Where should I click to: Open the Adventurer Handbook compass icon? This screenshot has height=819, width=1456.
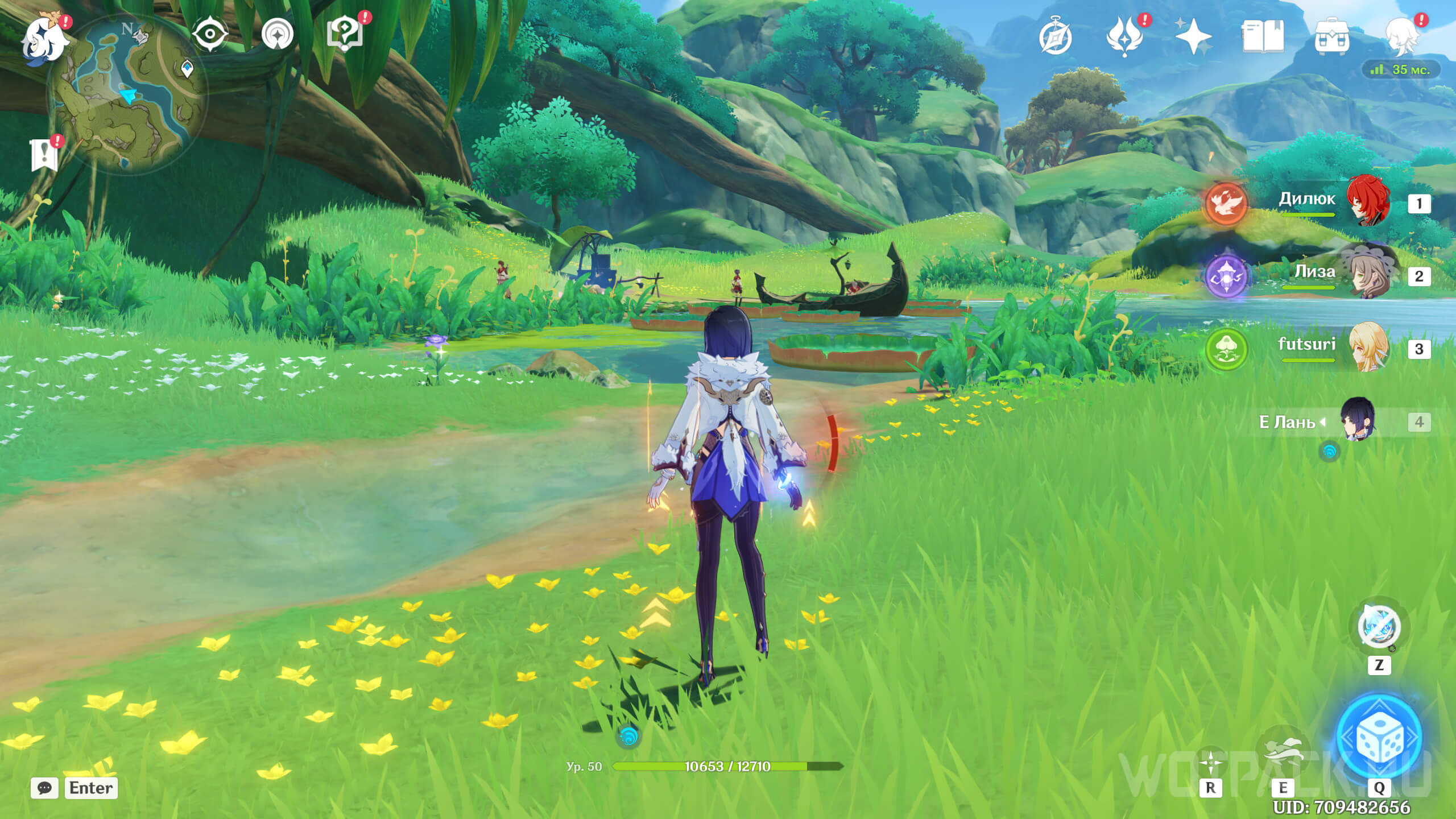1055,38
